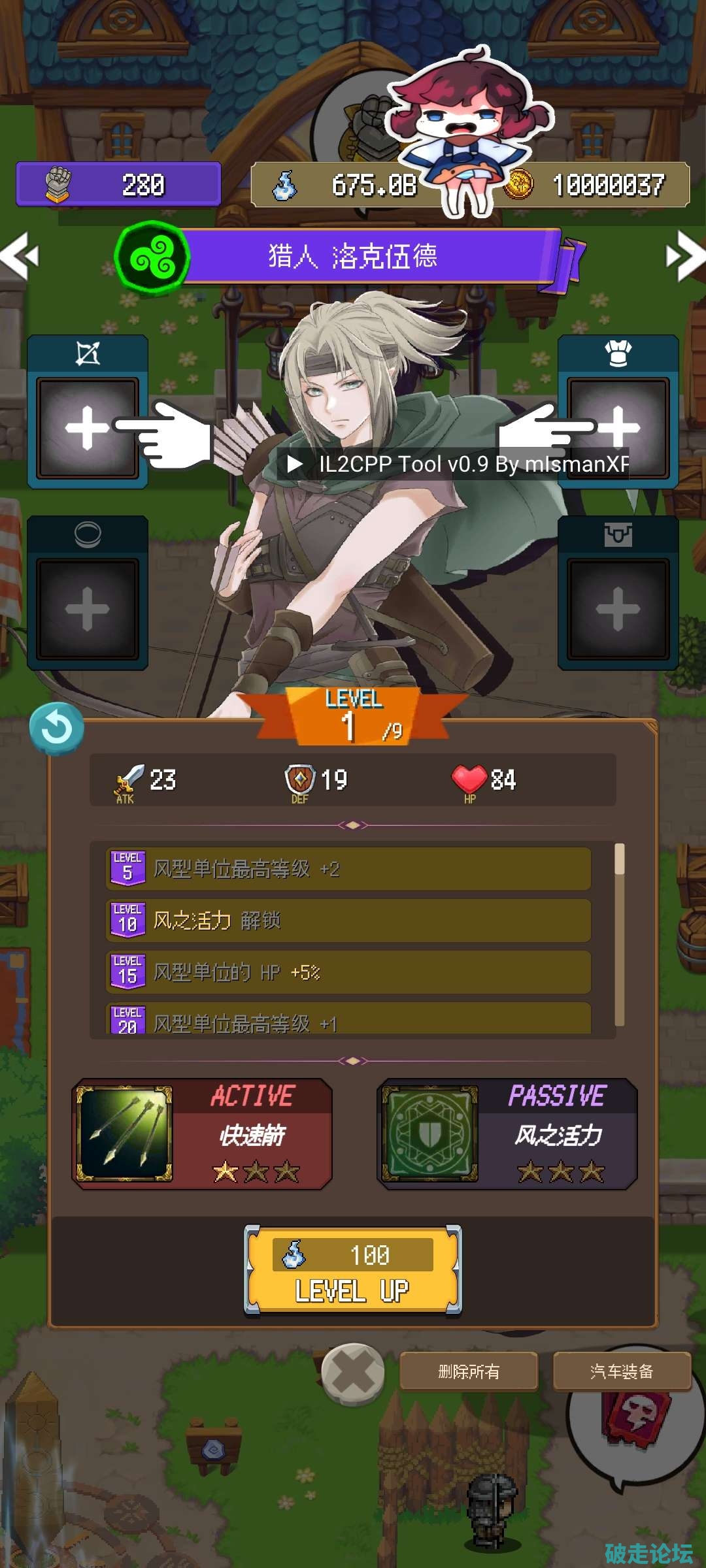Level up the hunter for 100

tap(353, 1270)
